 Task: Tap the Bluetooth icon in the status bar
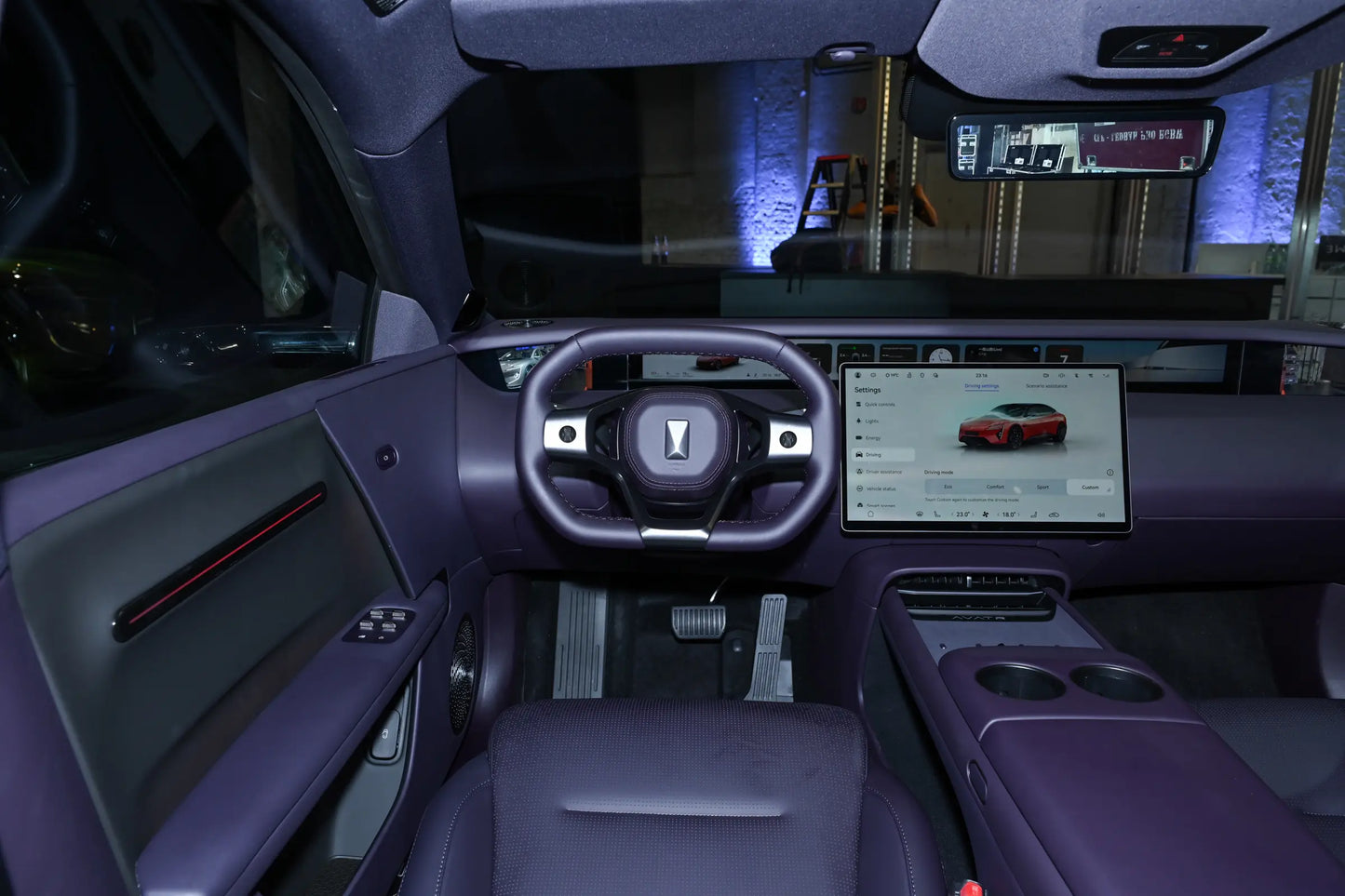1077,375
